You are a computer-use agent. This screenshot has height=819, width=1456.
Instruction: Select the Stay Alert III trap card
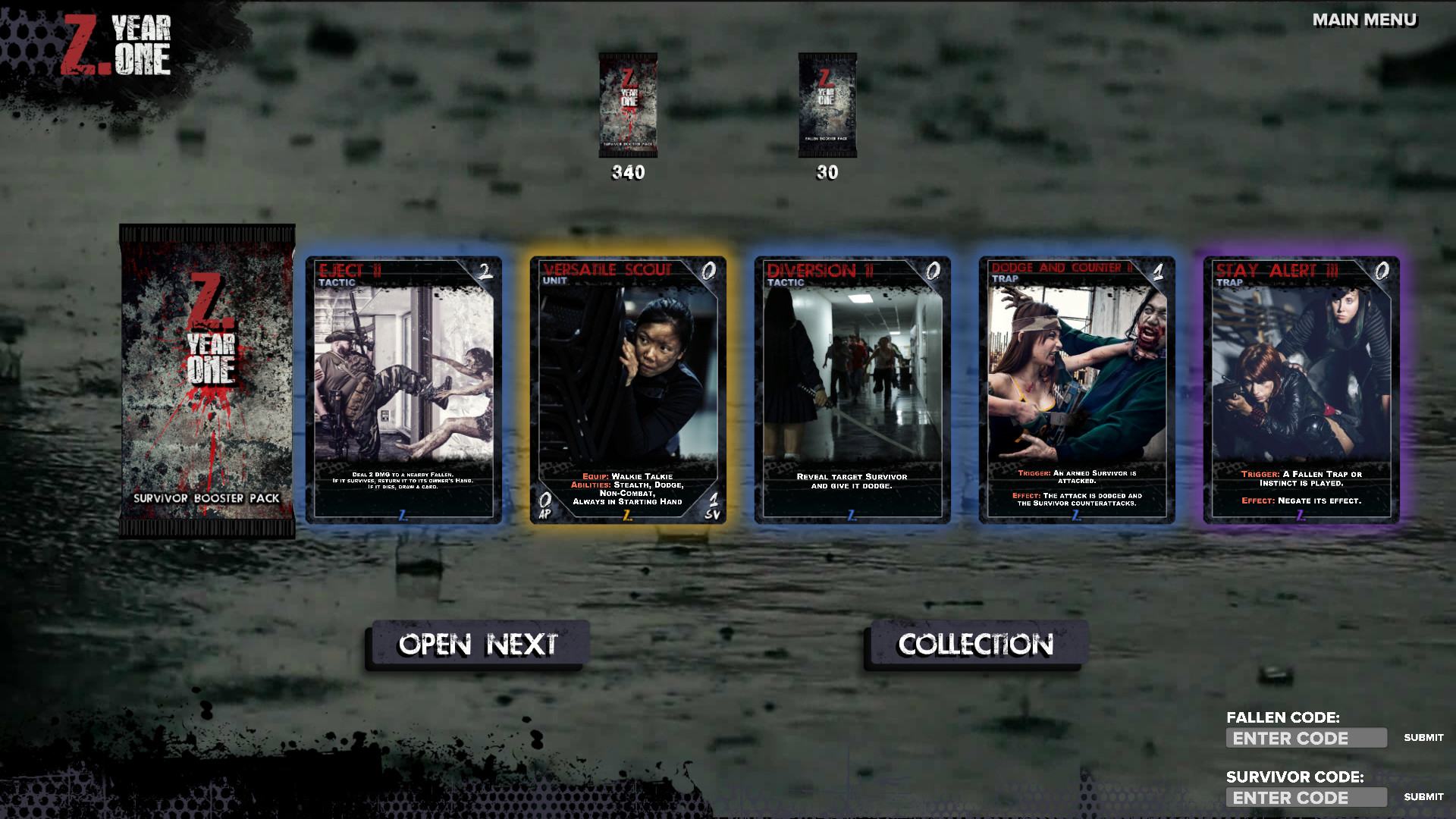[1301, 390]
